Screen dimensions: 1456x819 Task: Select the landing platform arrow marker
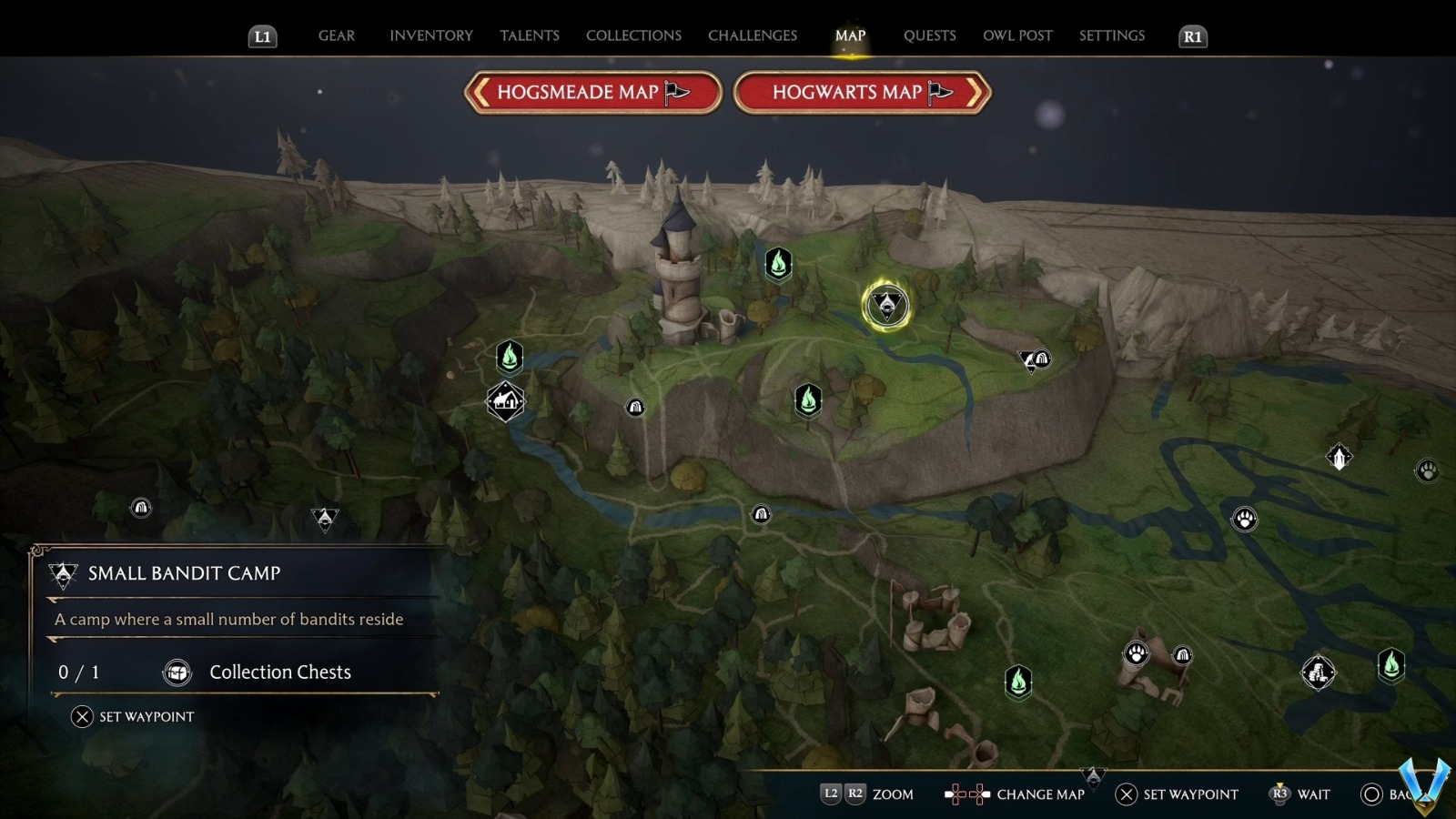click(1340, 457)
